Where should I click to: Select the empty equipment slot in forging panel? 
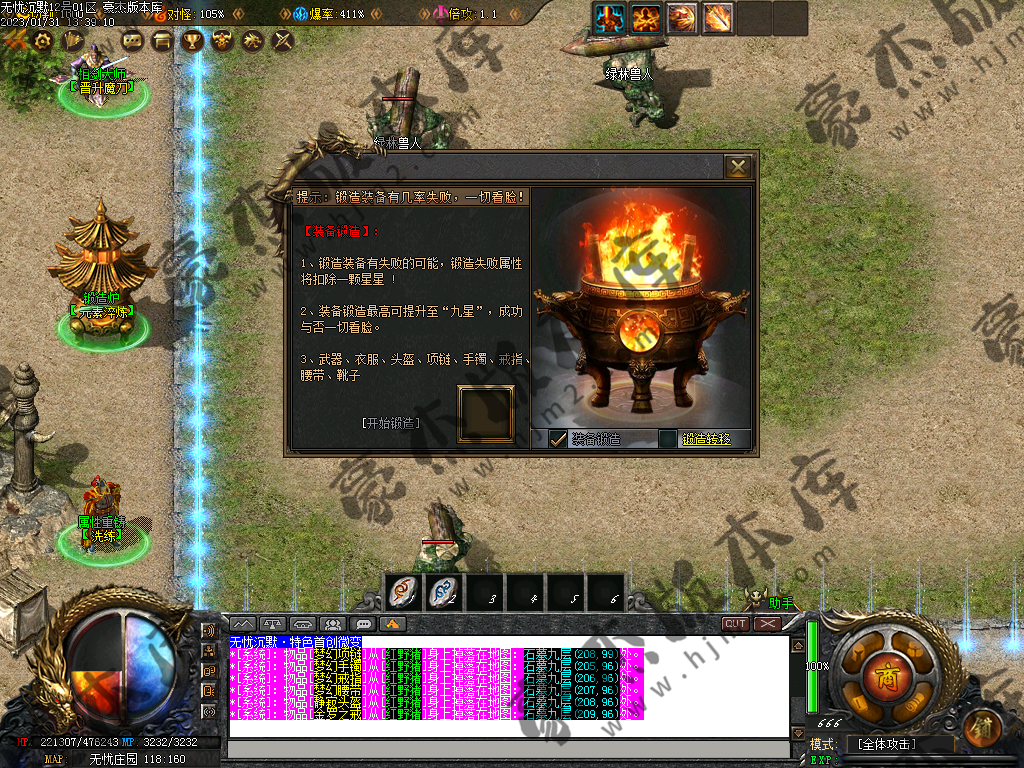tap(486, 413)
